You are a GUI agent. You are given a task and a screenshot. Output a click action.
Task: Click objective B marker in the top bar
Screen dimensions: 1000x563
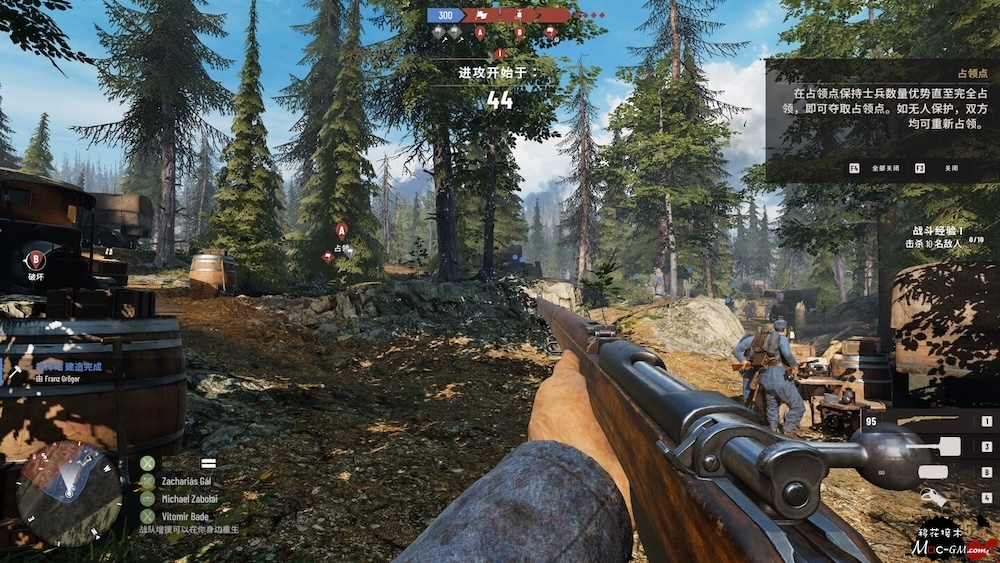click(520, 33)
